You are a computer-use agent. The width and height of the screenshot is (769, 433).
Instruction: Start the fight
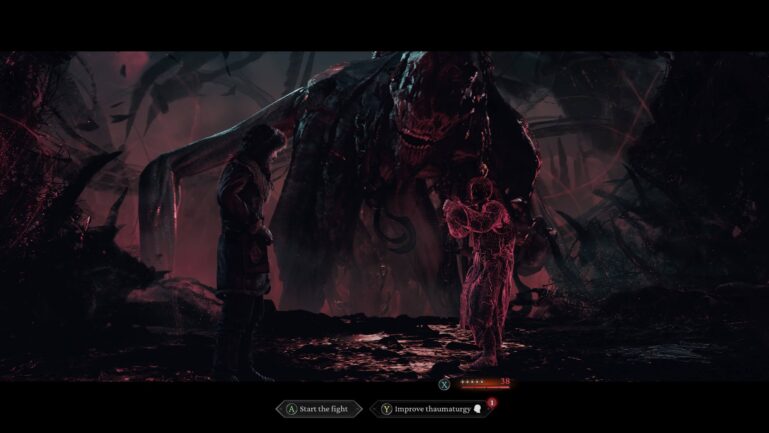(318, 409)
